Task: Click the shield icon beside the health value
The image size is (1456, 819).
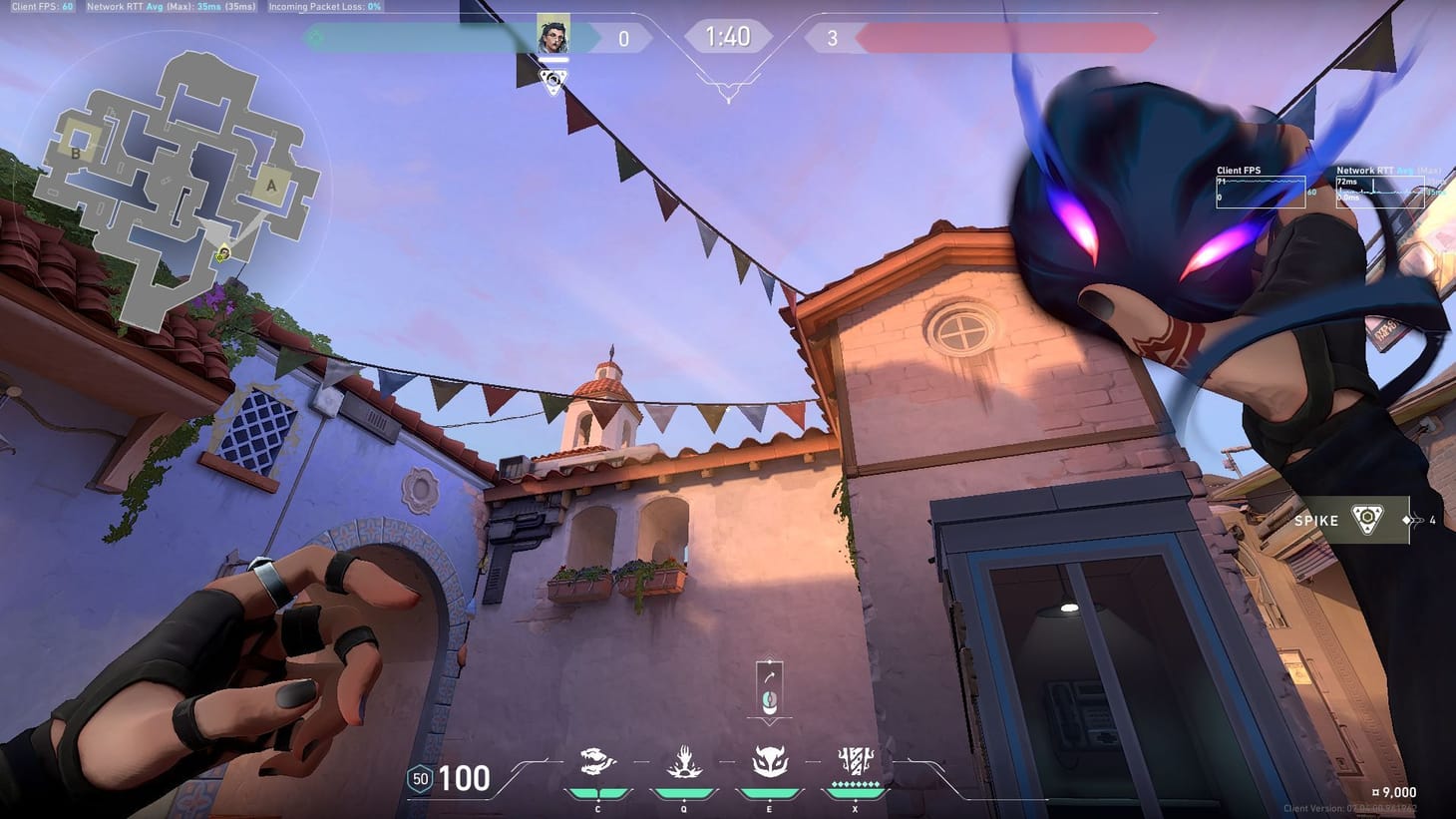Action: (418, 777)
